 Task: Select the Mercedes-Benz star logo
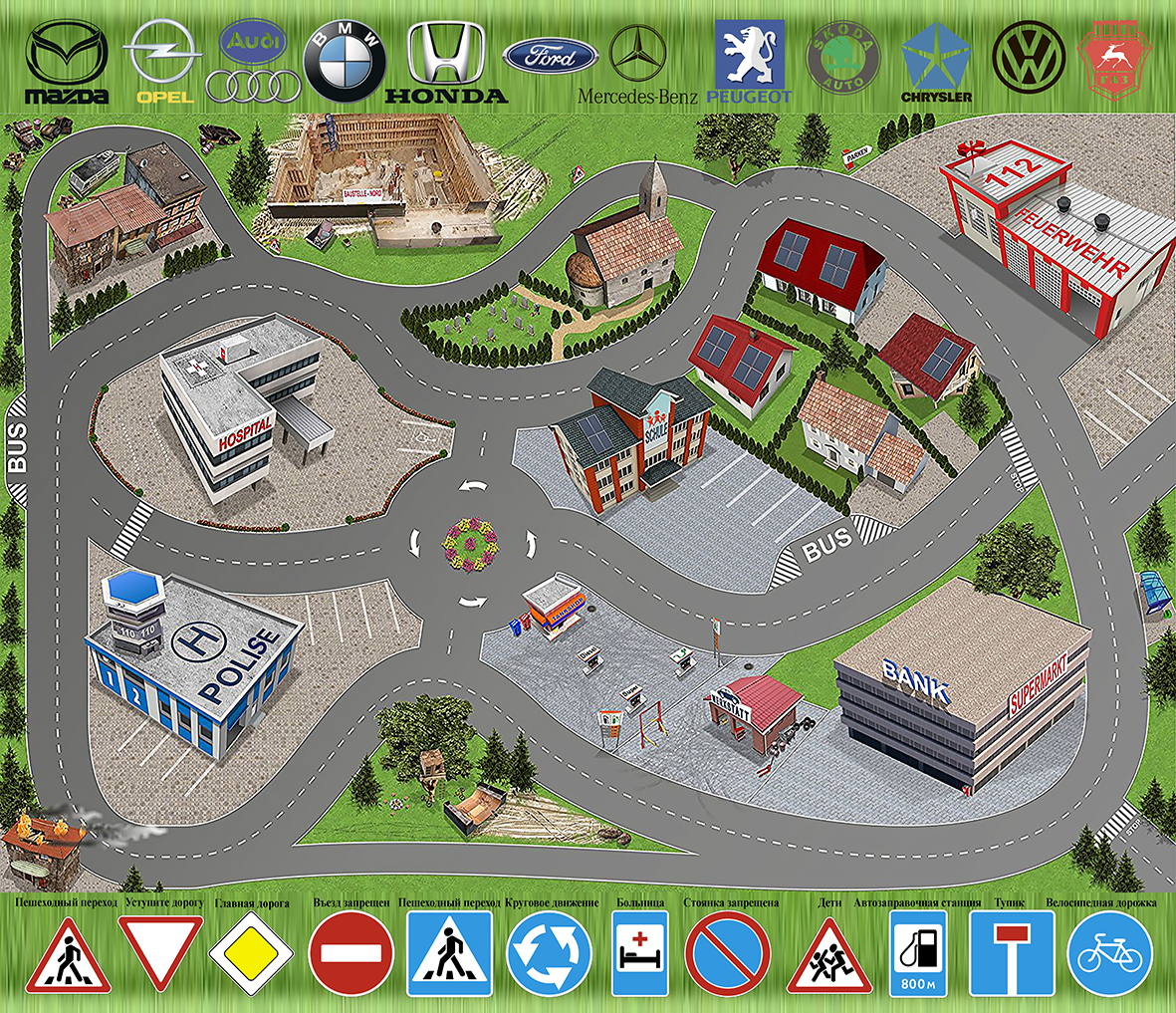(637, 54)
